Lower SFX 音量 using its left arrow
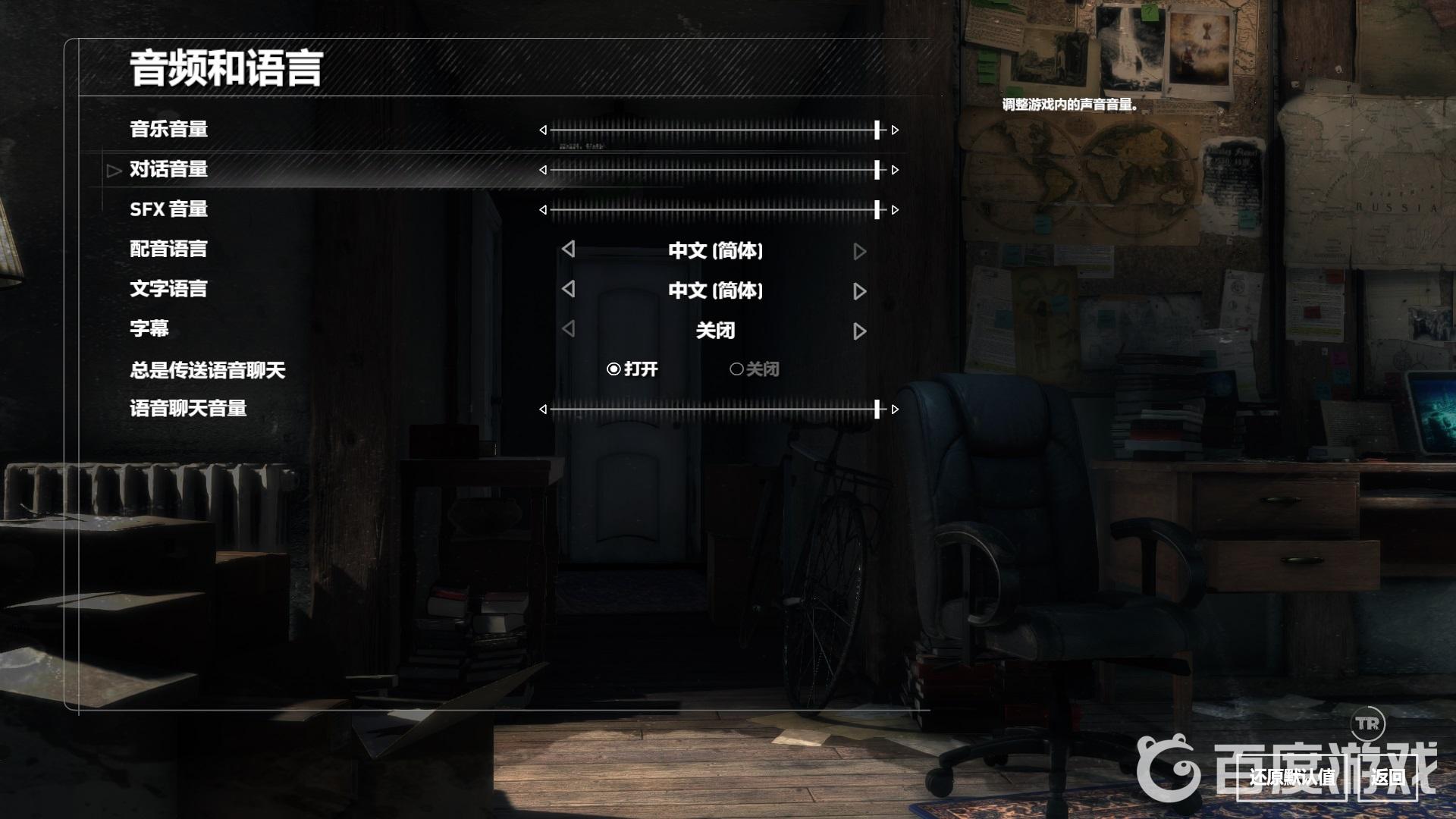The height and width of the screenshot is (819, 1456). tap(543, 210)
